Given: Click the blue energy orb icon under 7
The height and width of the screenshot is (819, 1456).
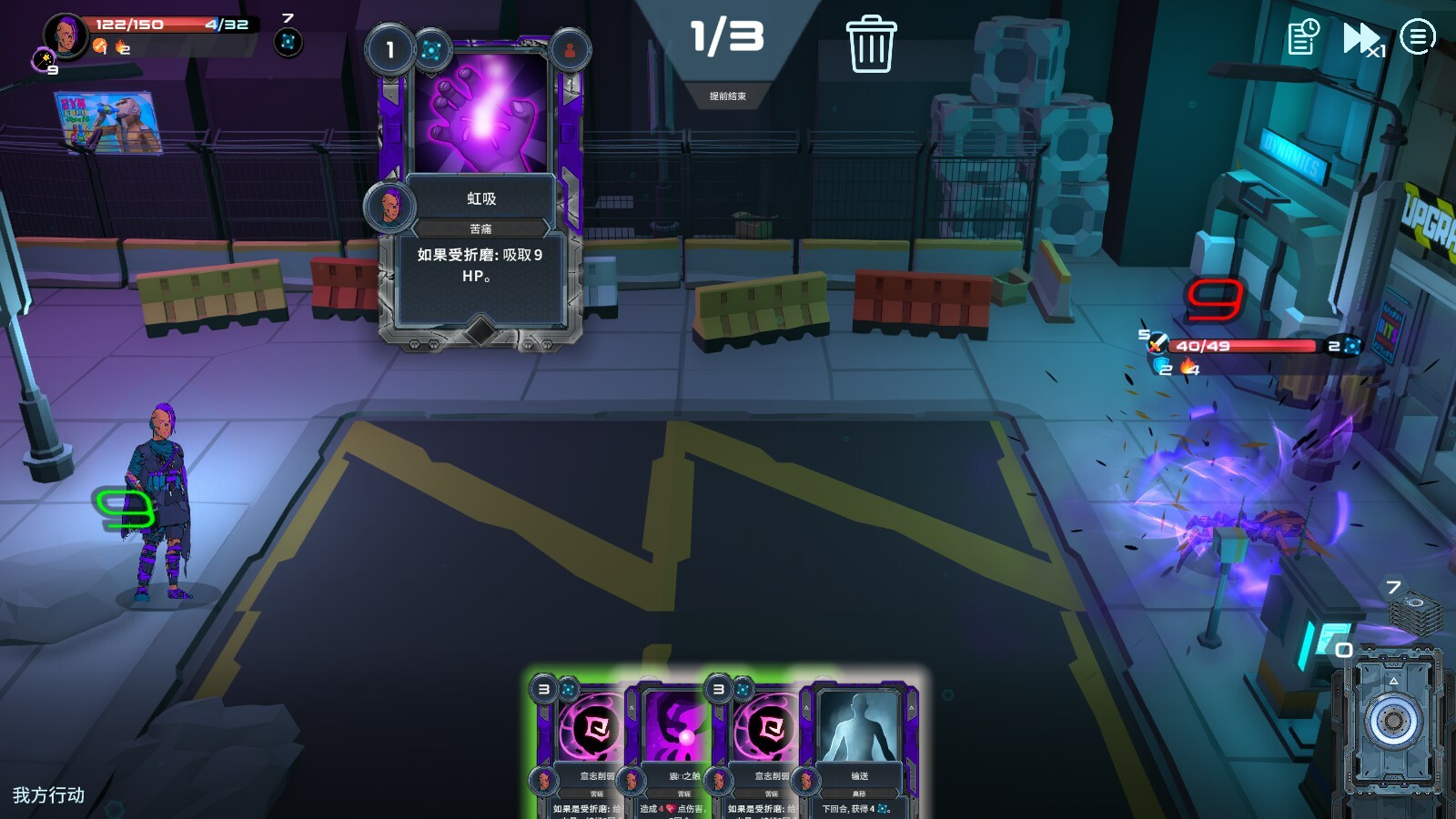Looking at the screenshot, I should (288, 42).
